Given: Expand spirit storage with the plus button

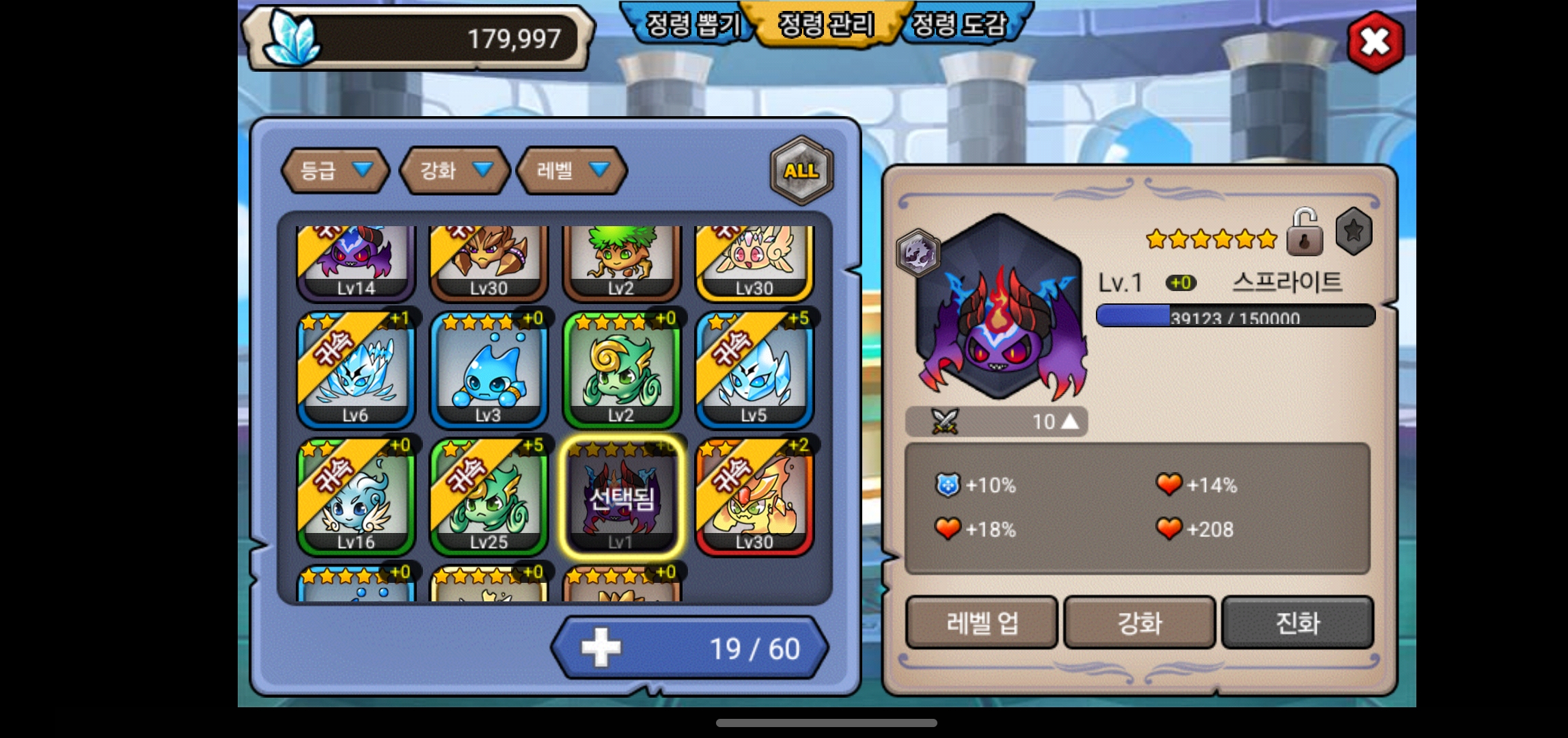Looking at the screenshot, I should coord(601,648).
